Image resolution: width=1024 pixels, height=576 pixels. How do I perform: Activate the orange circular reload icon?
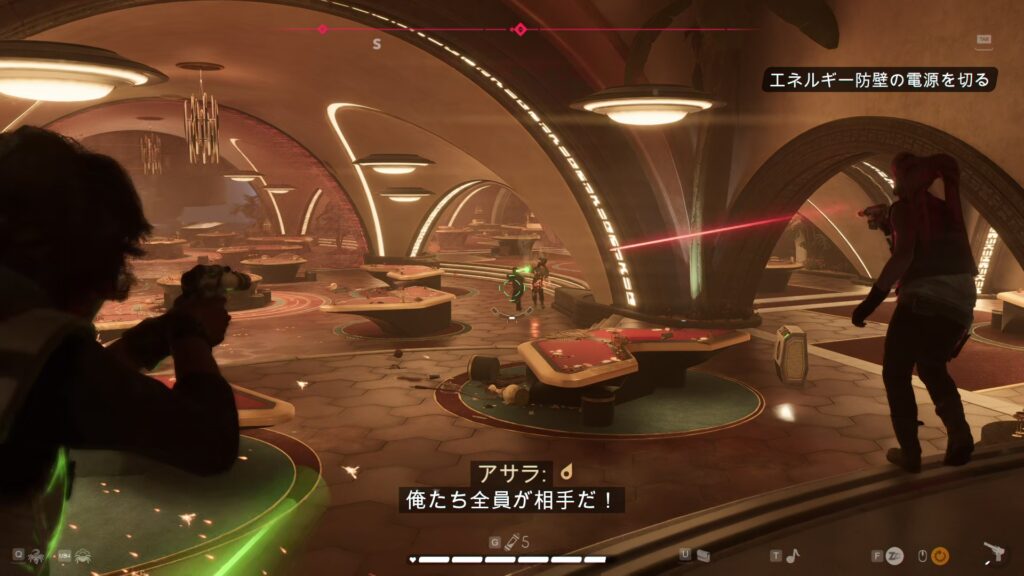point(940,555)
